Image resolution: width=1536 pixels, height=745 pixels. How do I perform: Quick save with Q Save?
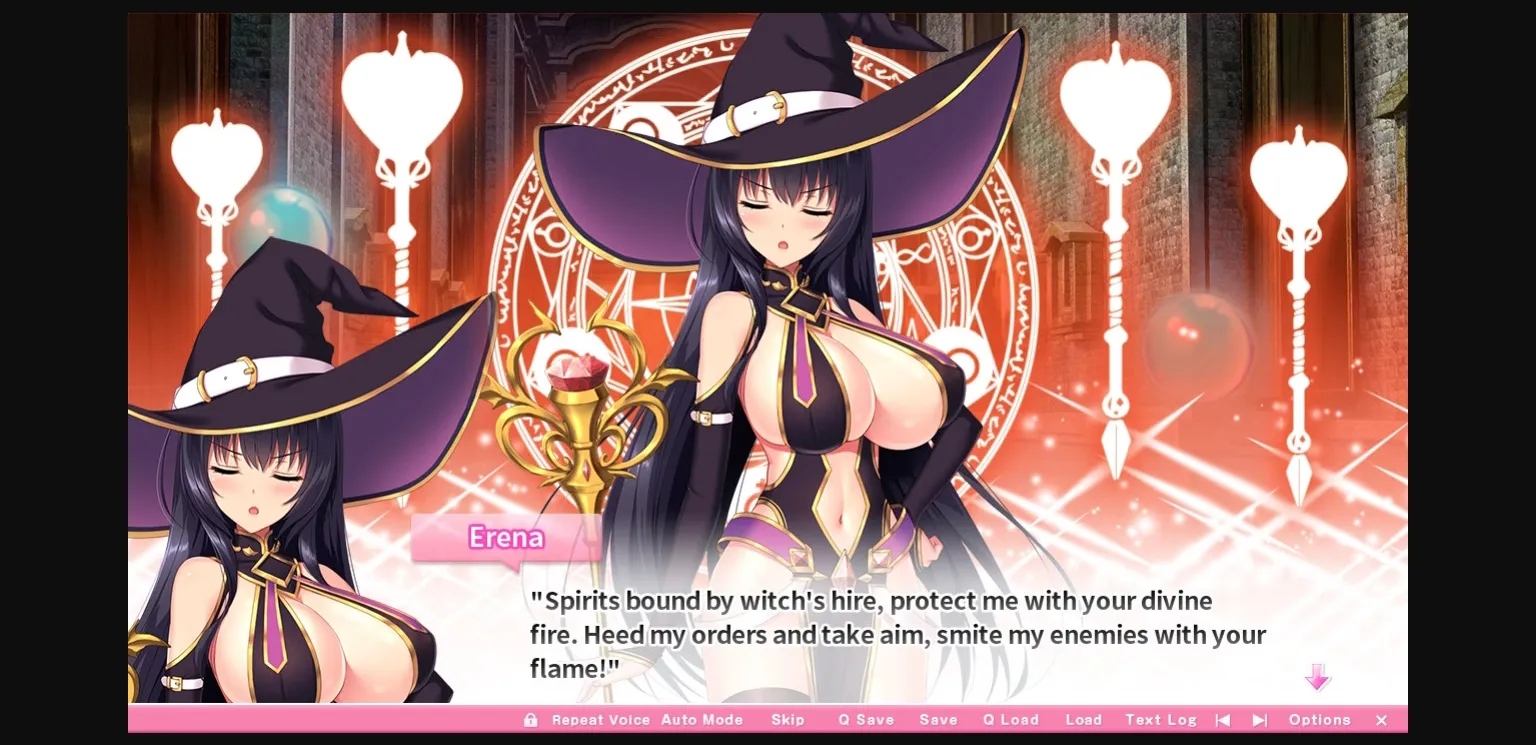tap(865, 719)
